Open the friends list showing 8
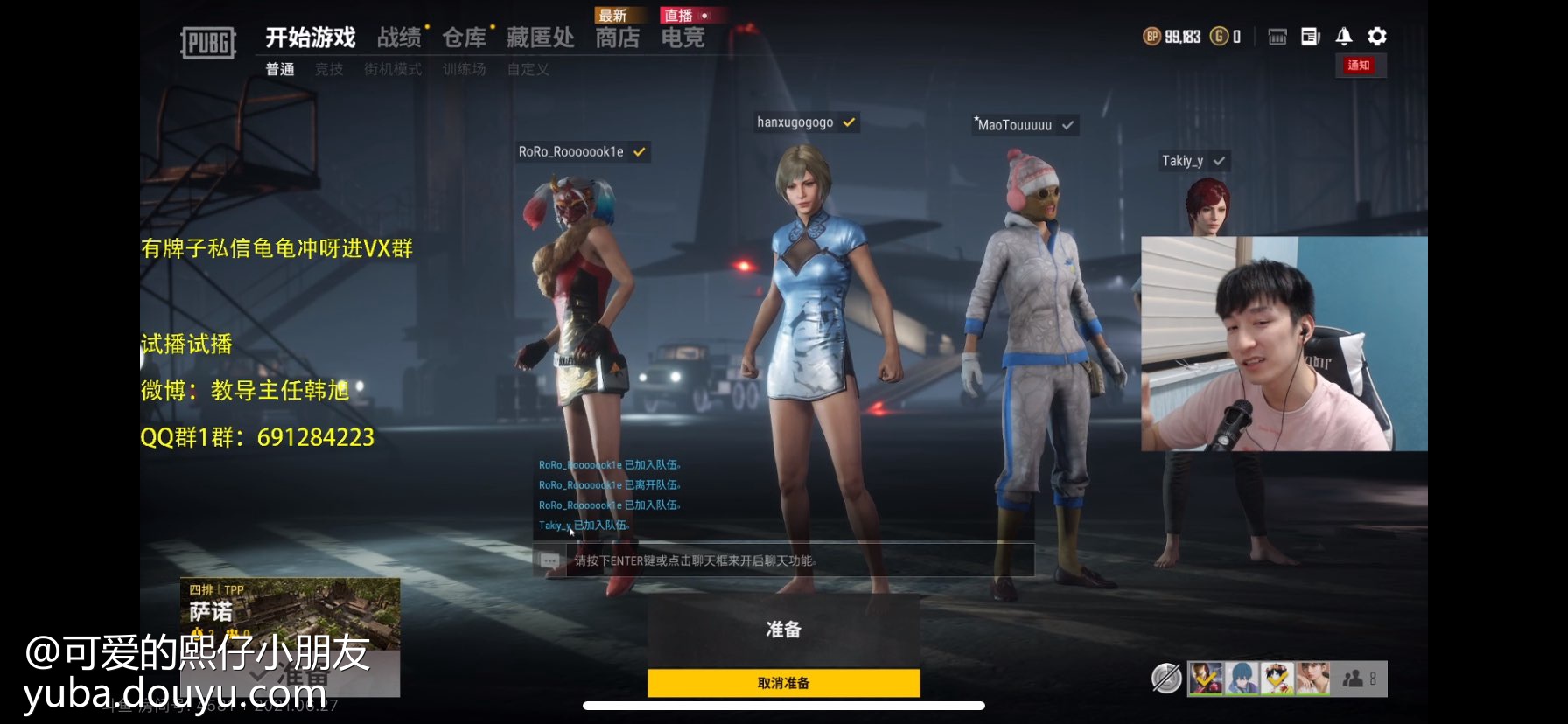Screen dimensions: 1568x724 click(x=1361, y=679)
